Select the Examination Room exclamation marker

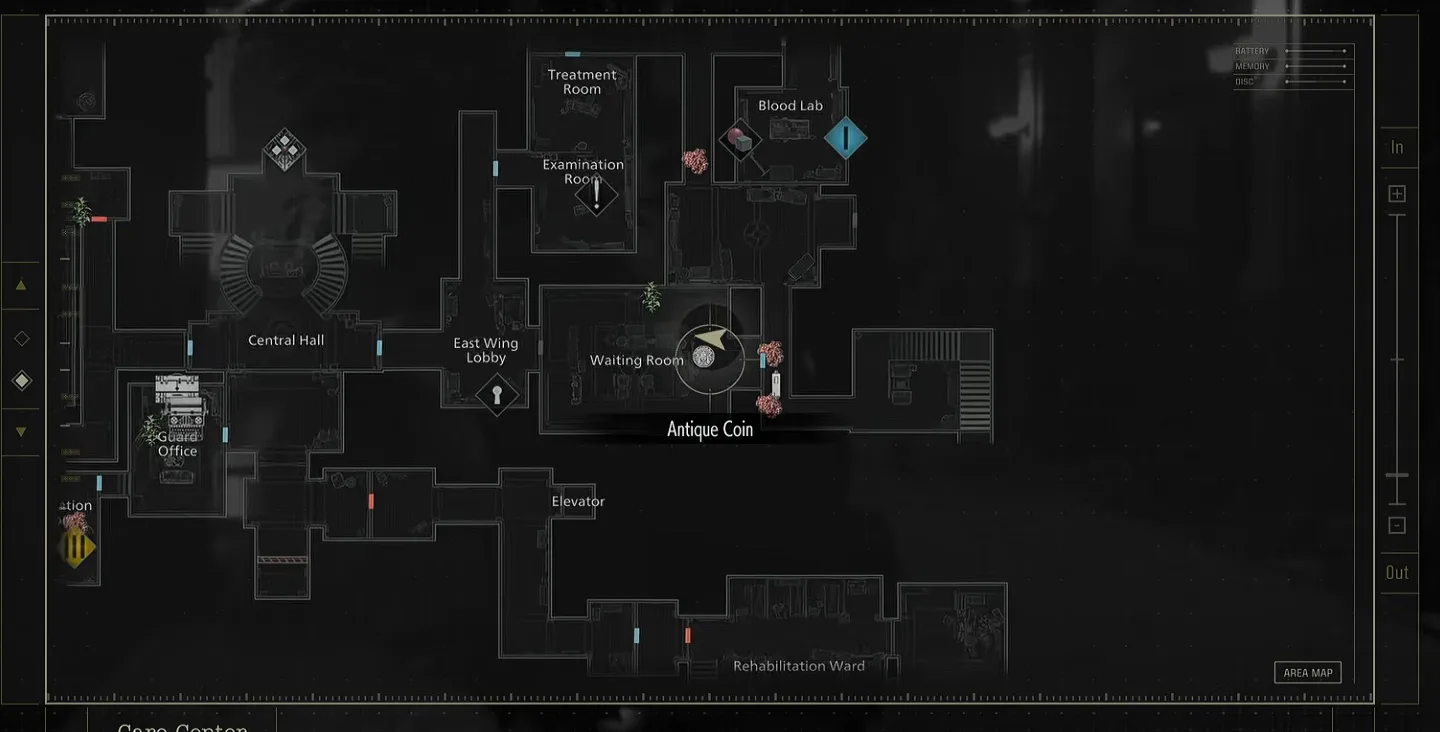coord(597,194)
